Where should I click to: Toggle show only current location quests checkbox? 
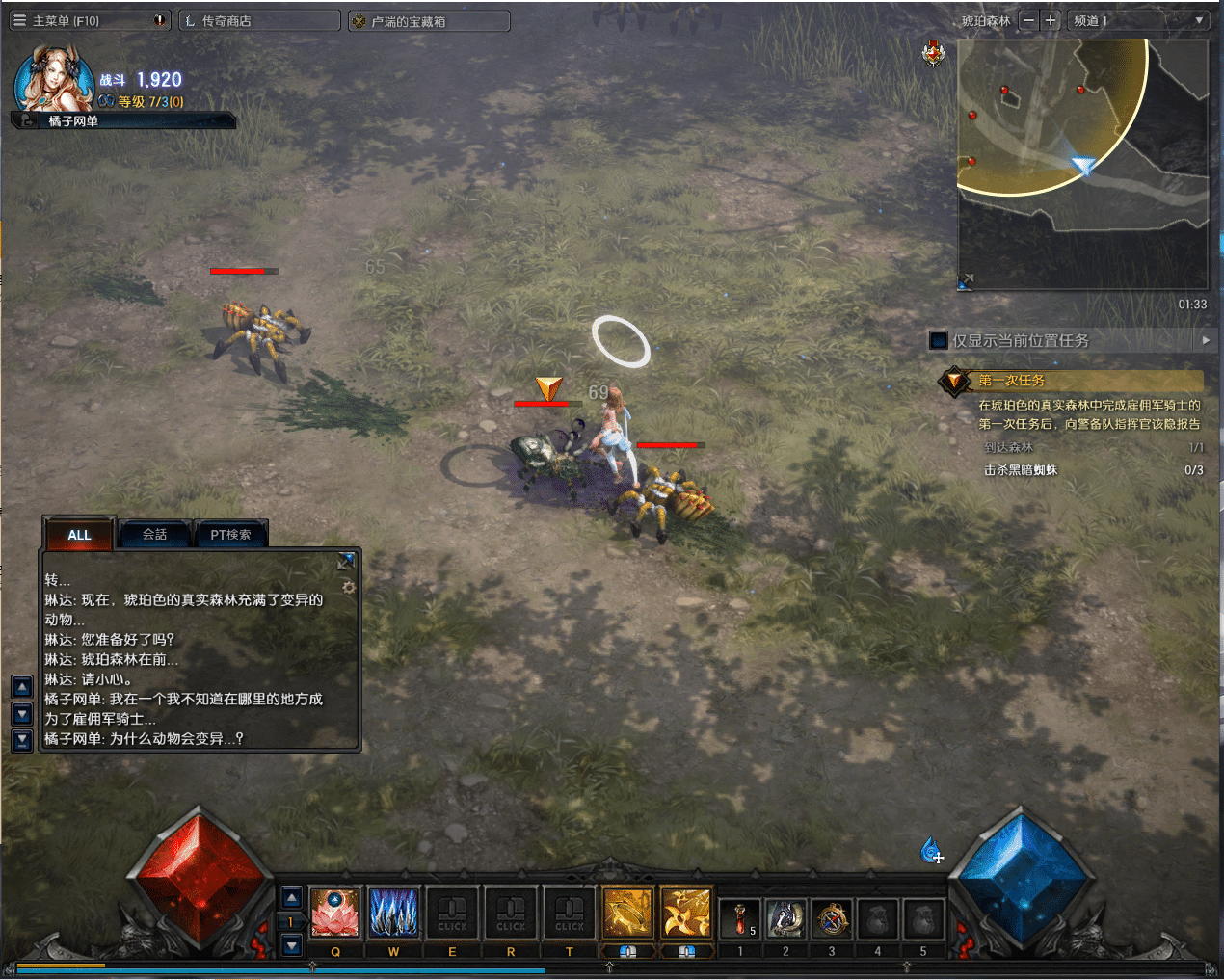pyautogui.click(x=939, y=340)
